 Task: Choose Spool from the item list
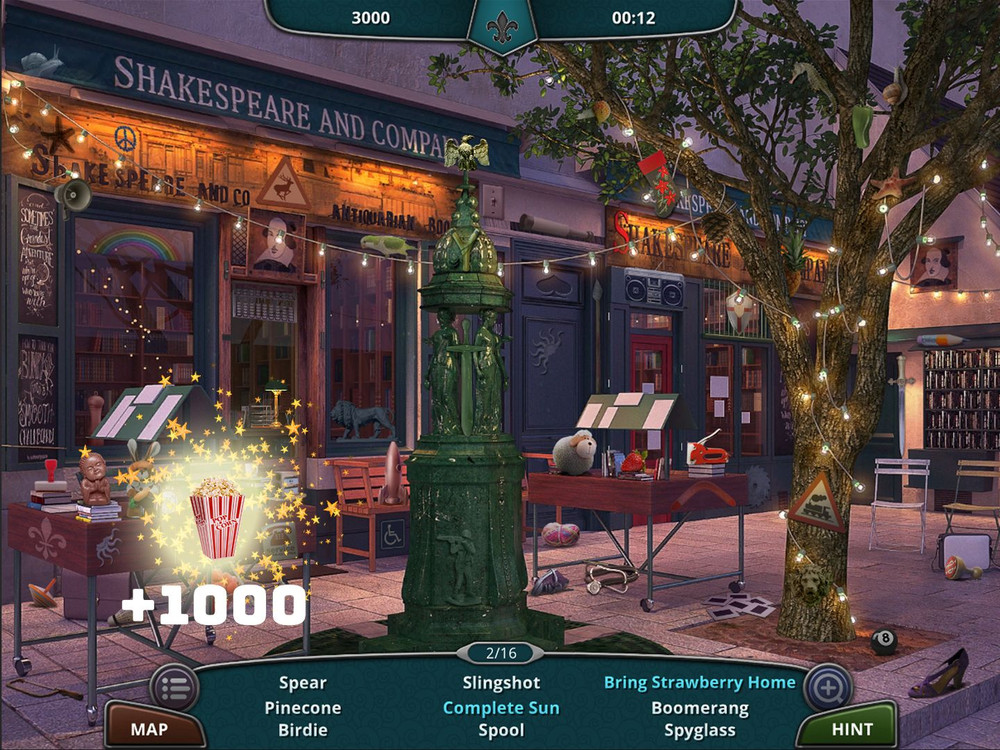tap(501, 730)
